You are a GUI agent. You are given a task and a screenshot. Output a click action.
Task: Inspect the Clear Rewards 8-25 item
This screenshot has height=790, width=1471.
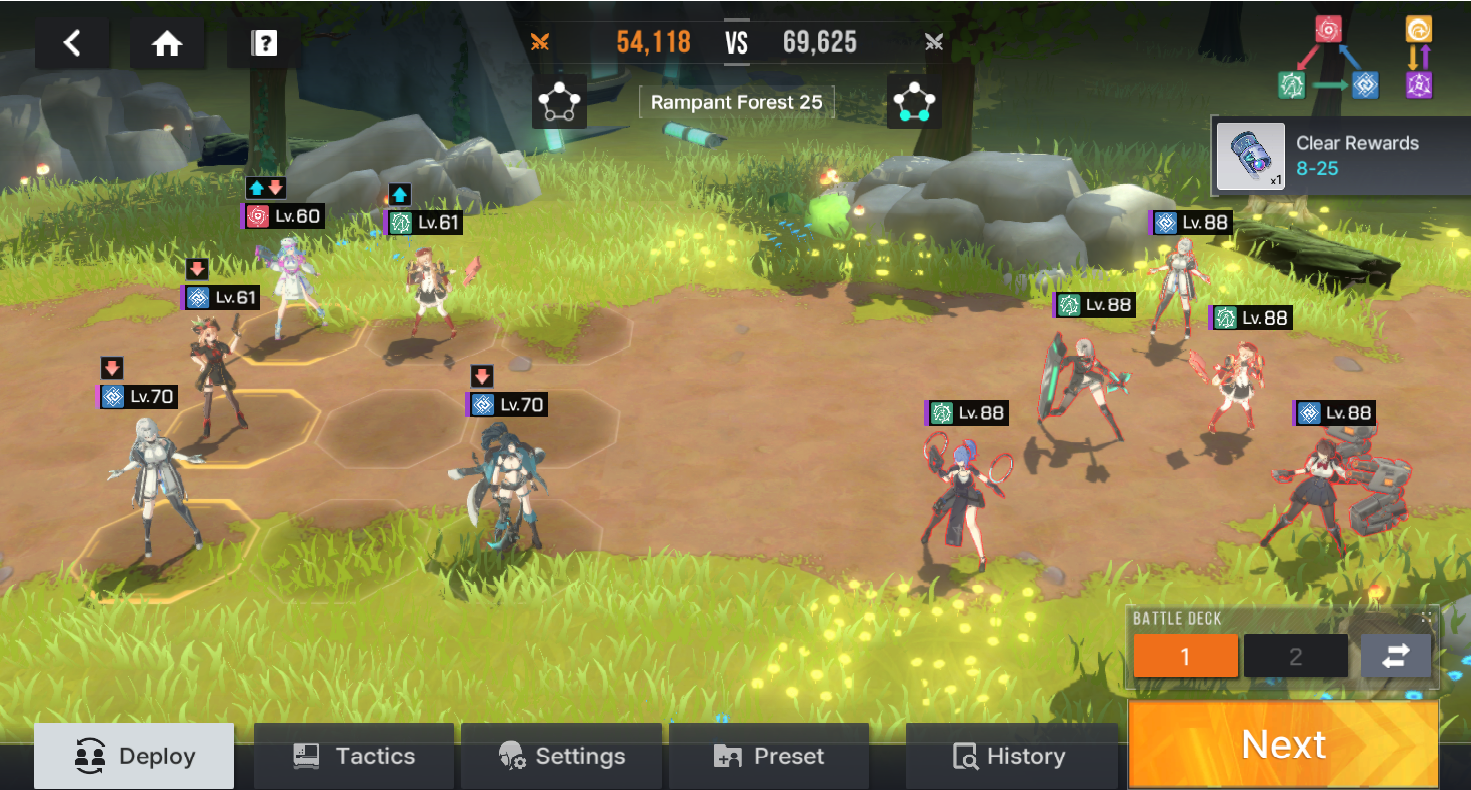coord(1251,157)
